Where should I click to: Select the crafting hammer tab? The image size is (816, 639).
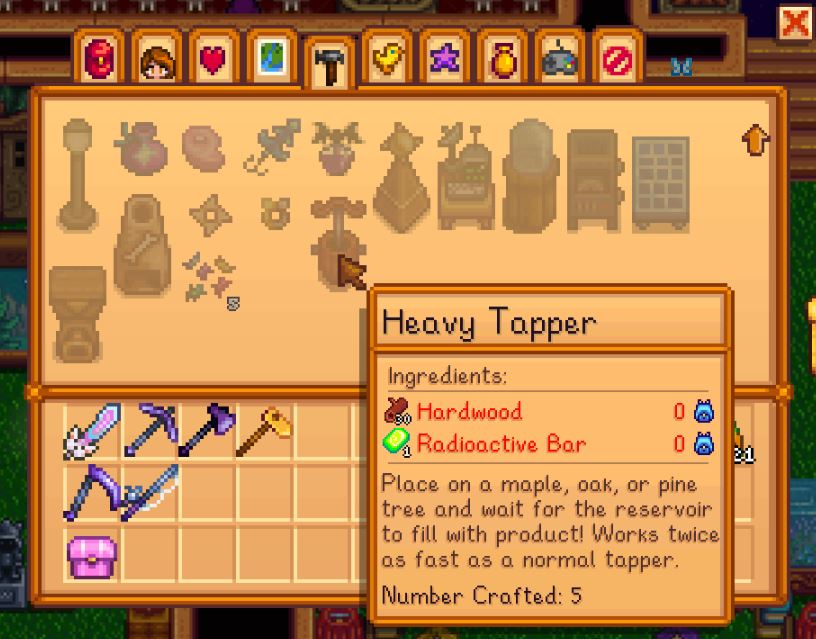coord(326,62)
